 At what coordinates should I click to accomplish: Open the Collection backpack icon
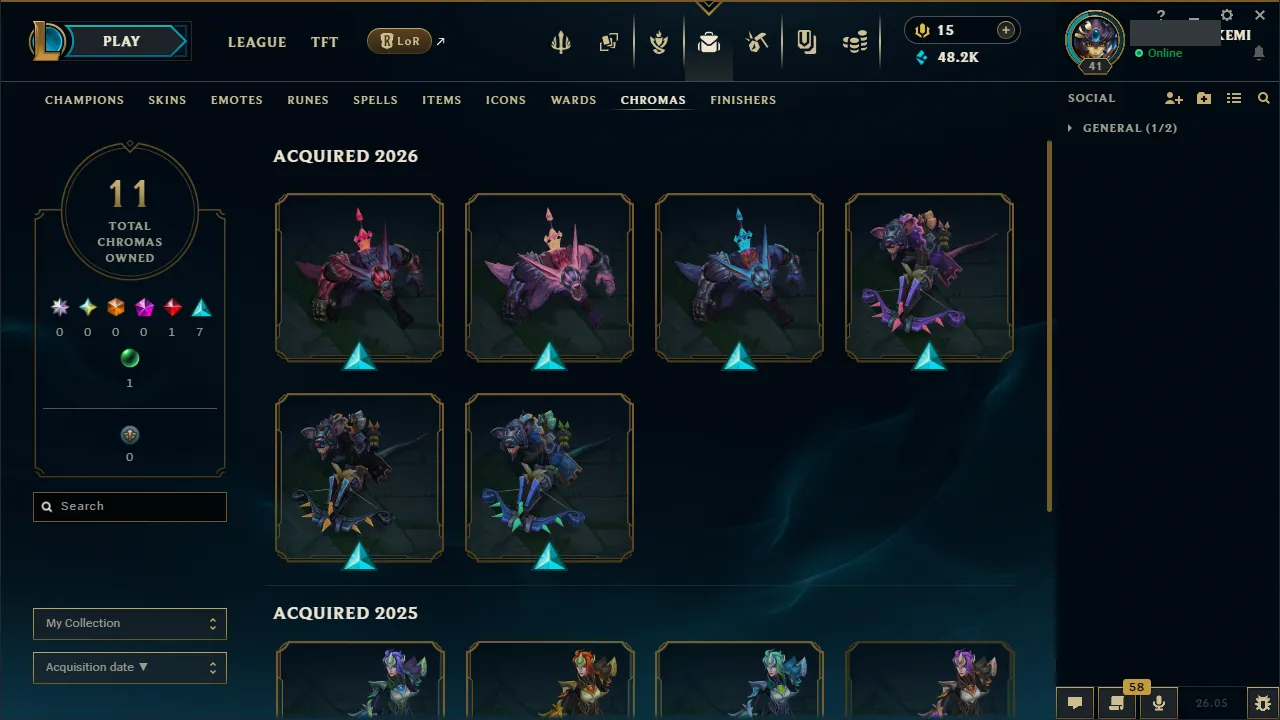point(708,41)
